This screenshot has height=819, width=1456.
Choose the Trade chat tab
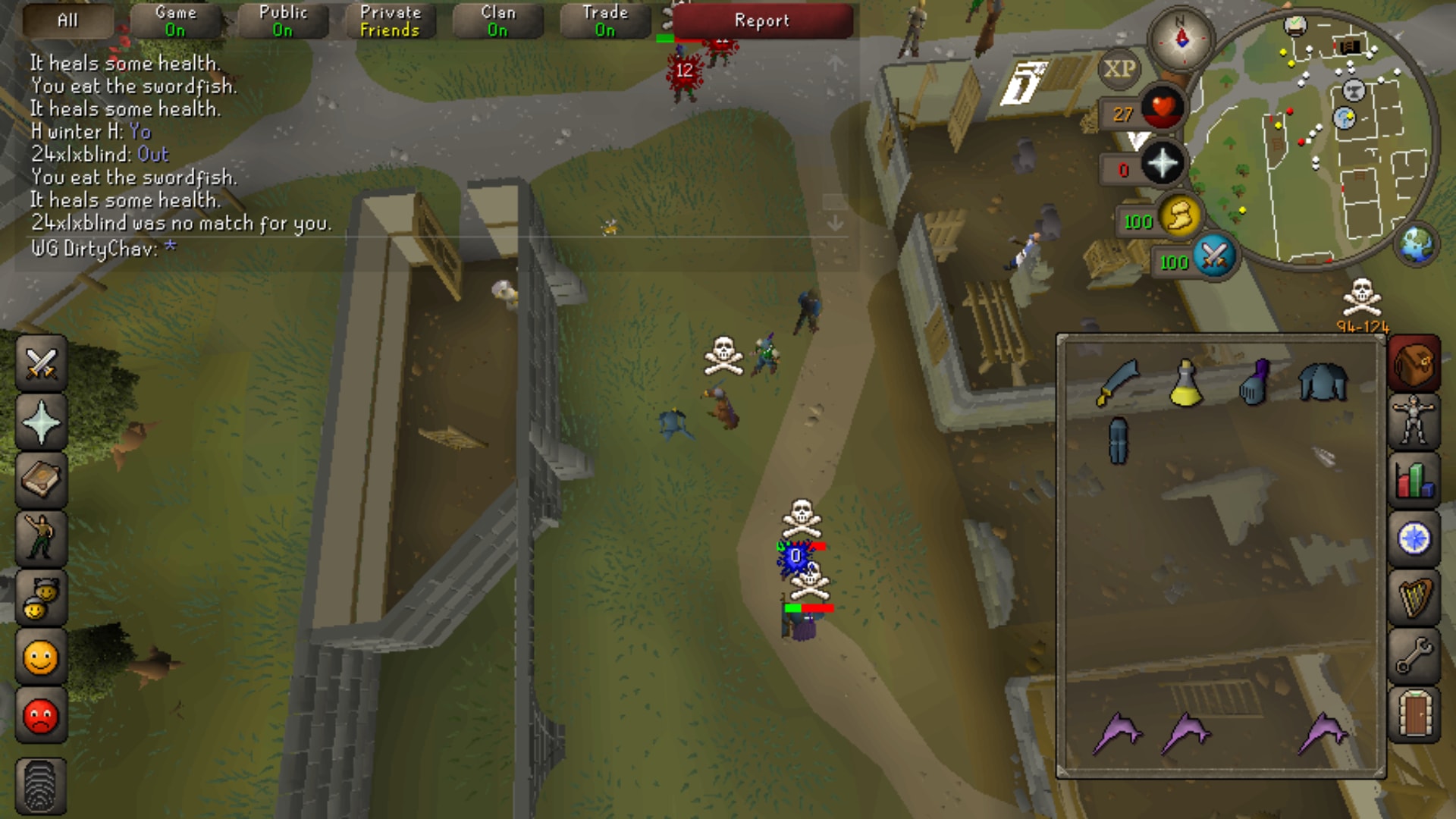pos(605,20)
